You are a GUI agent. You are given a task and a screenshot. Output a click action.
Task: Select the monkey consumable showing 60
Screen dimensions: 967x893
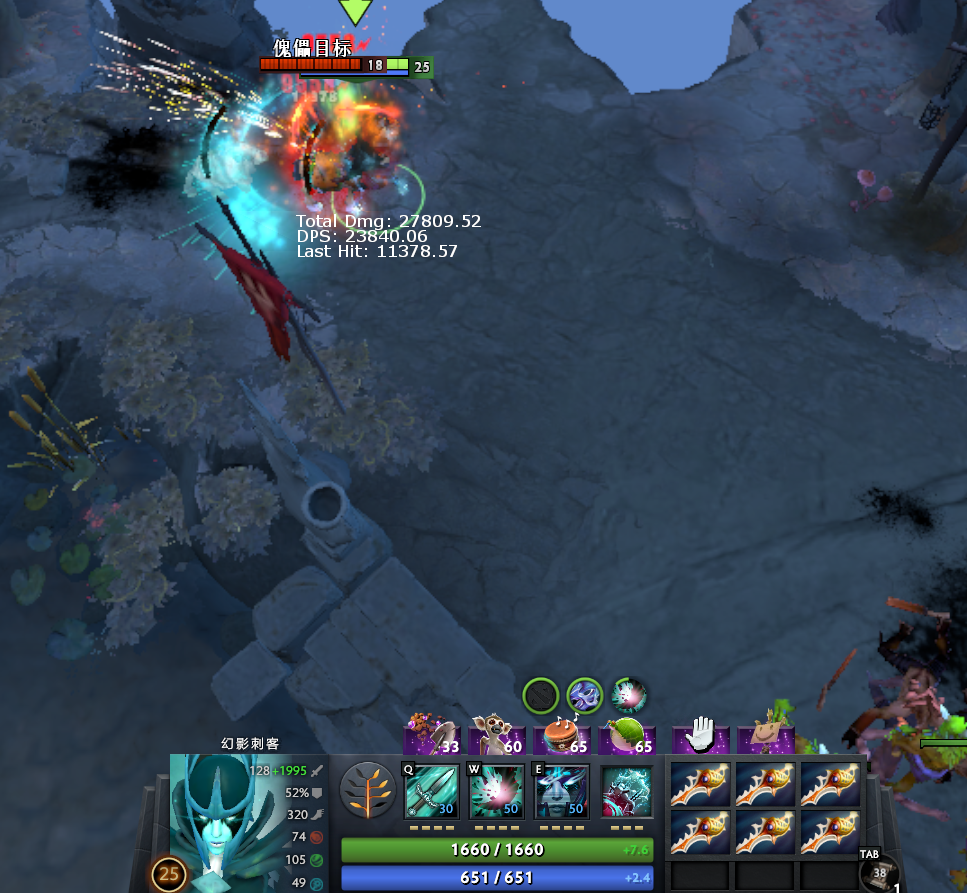click(496, 739)
